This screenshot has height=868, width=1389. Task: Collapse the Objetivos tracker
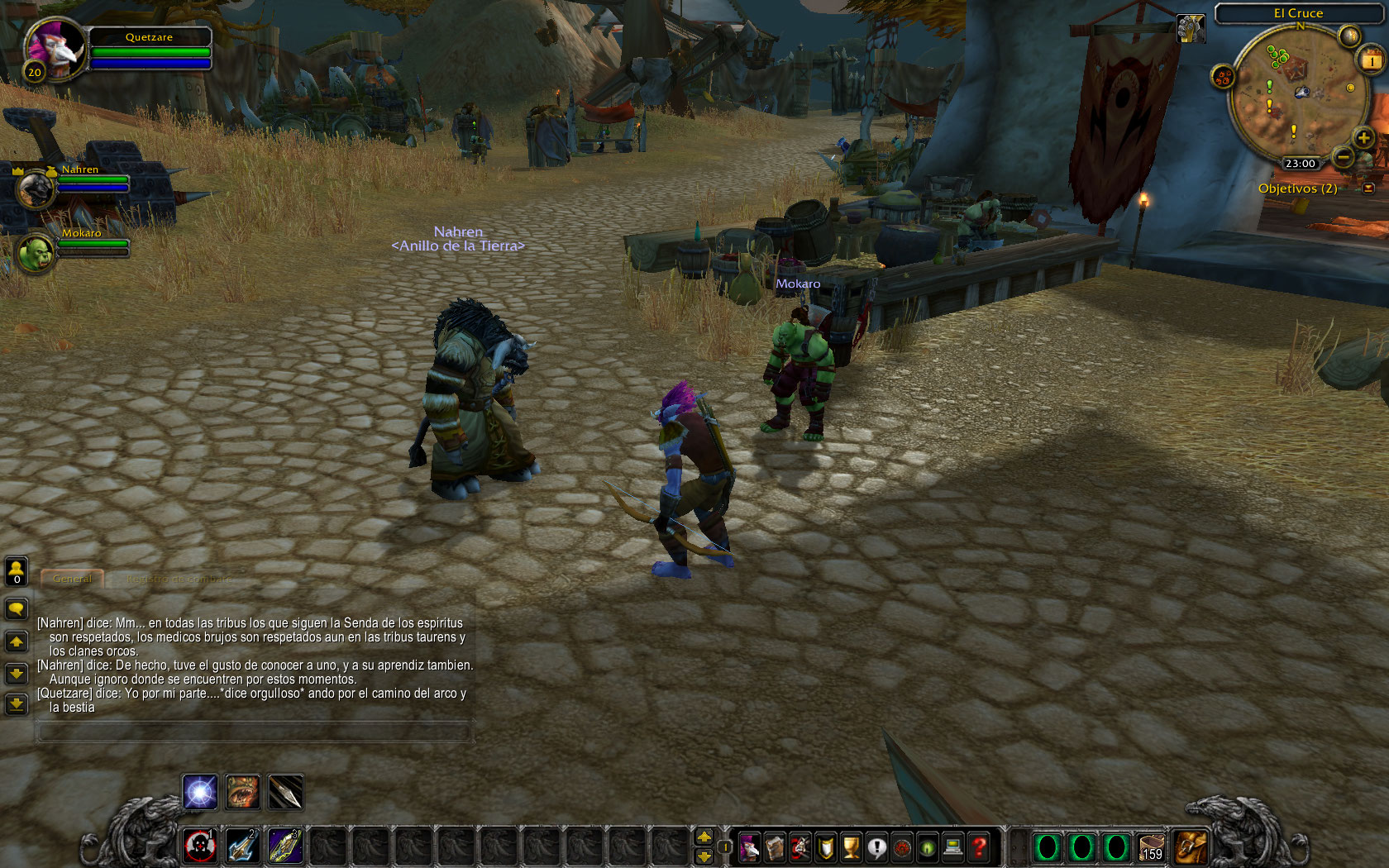[1368, 188]
